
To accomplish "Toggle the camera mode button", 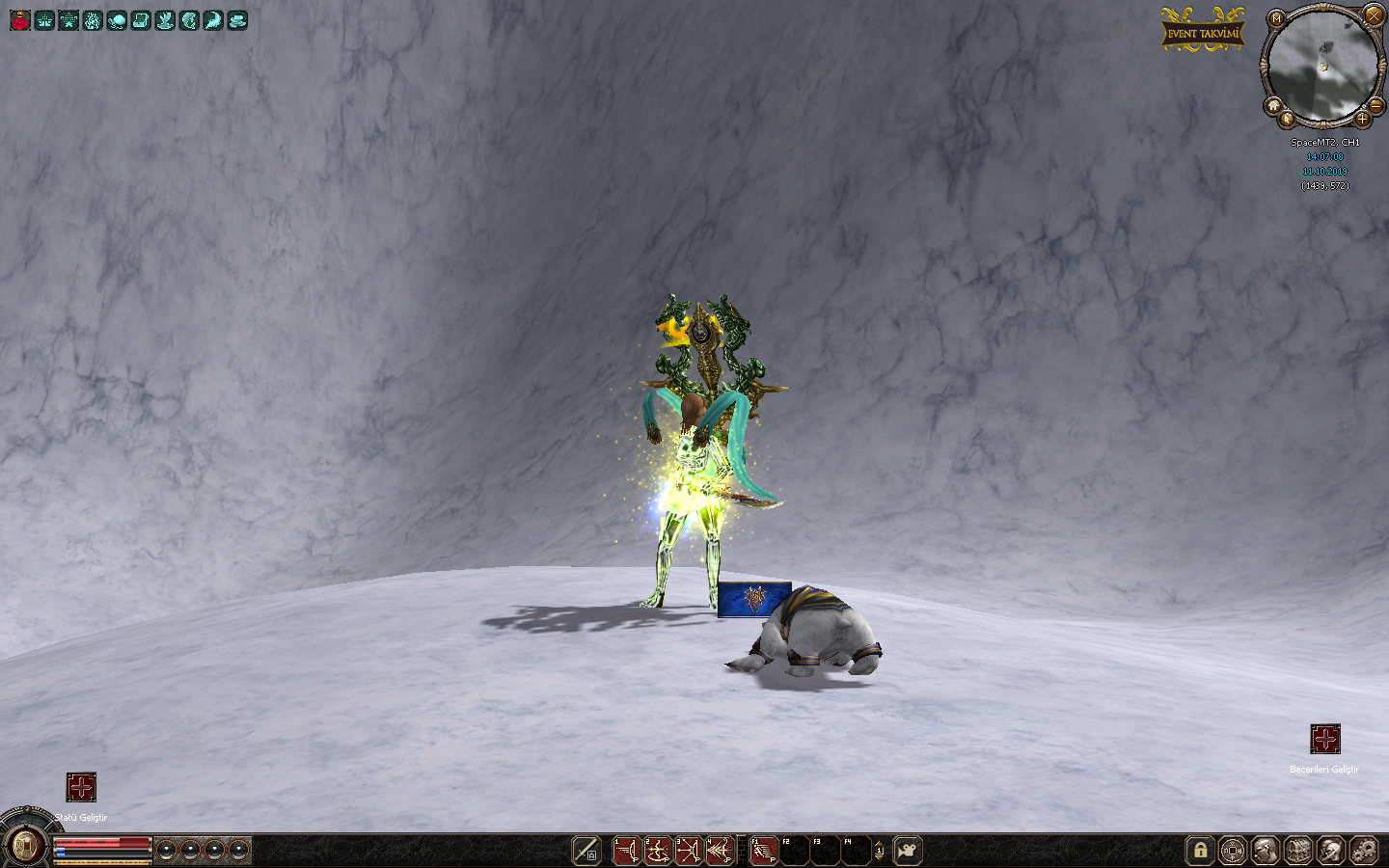I will [x=908, y=851].
